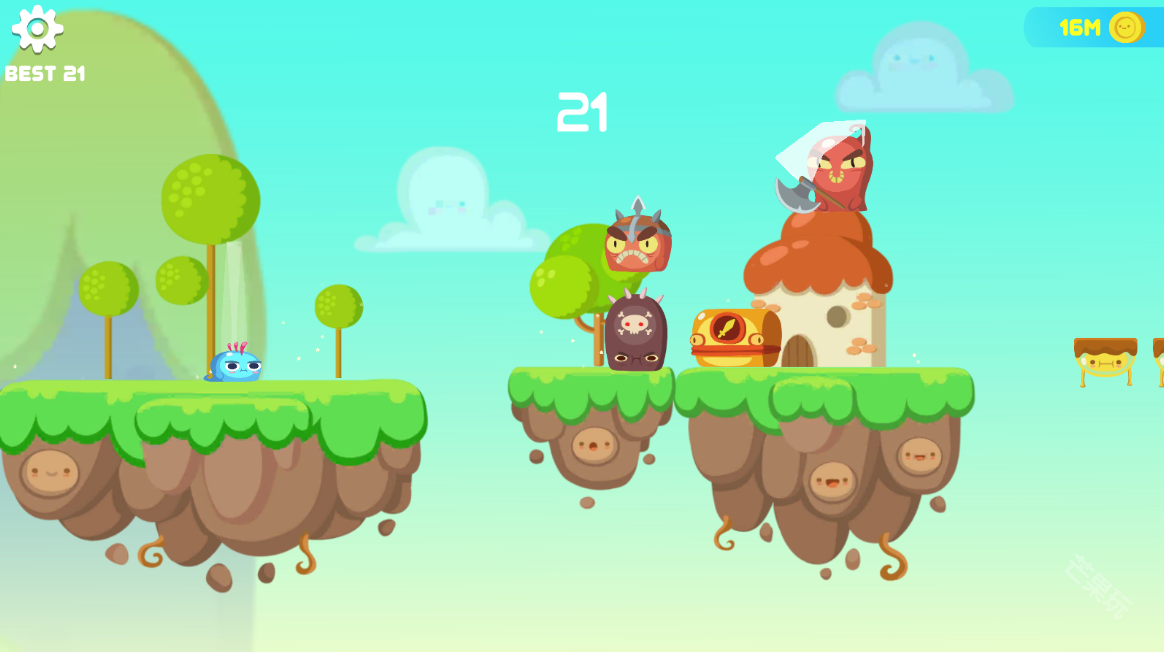The image size is (1164, 652).
Task: Open the settings gear menu
Action: 38,28
